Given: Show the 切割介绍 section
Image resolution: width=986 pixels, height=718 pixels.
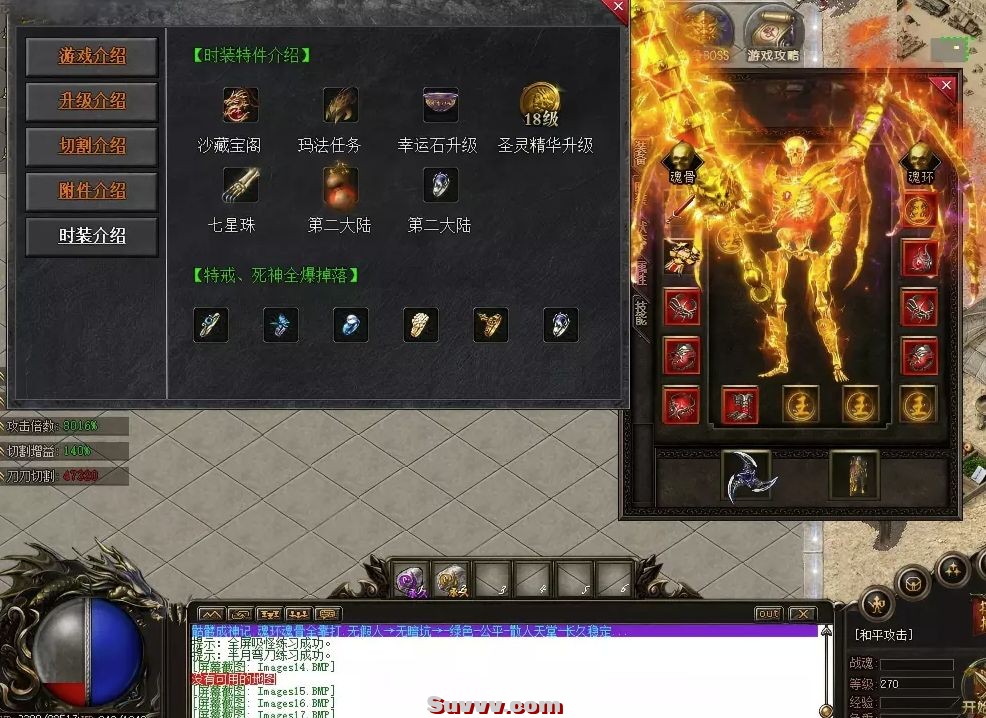Looking at the screenshot, I should 92,146.
